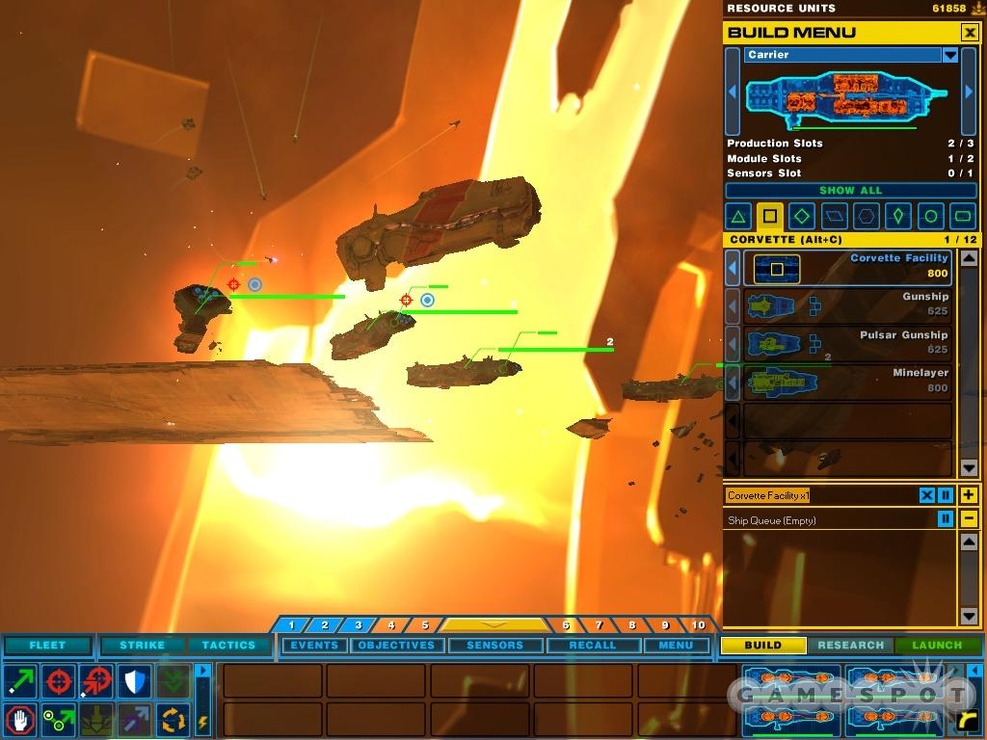Switch to the hexagon ship class tab

click(x=866, y=215)
